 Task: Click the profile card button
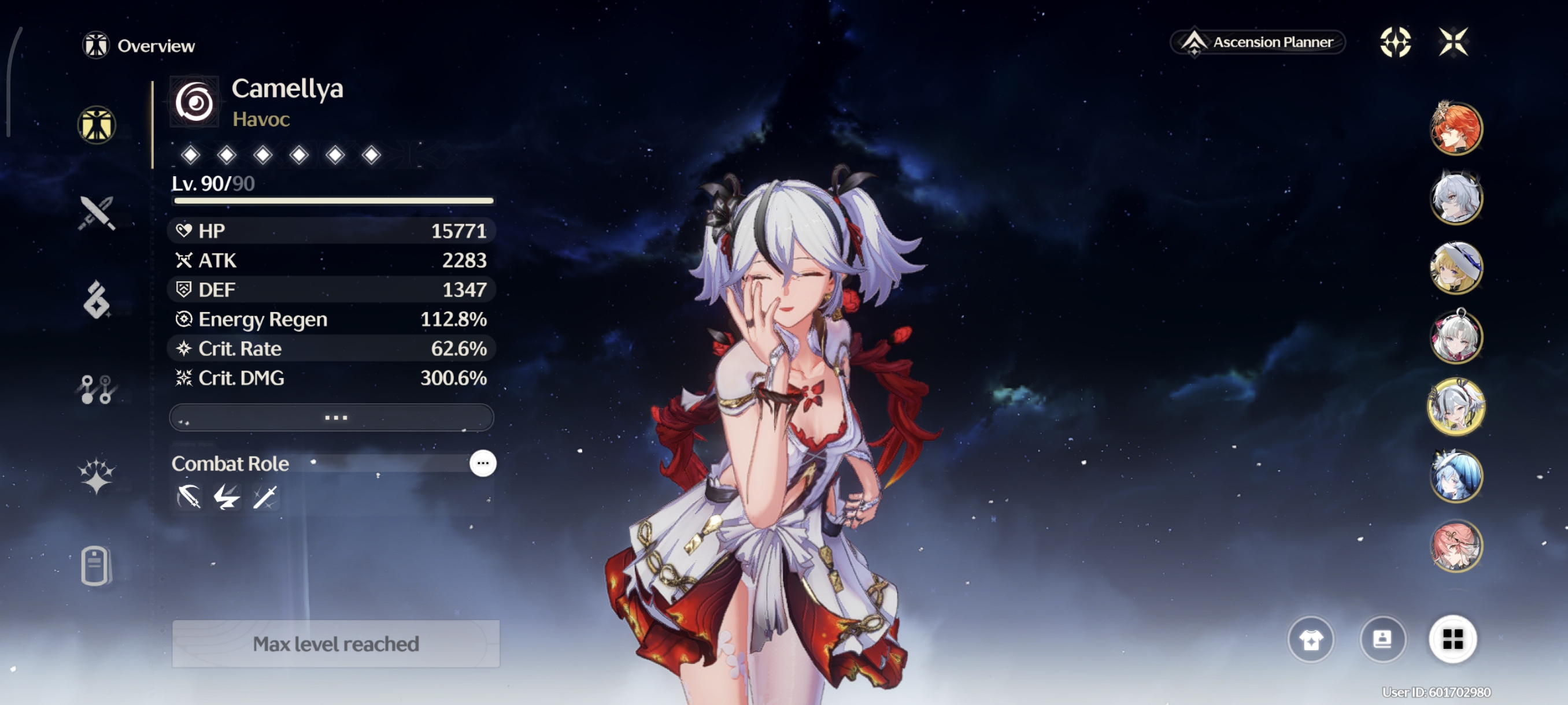(x=1382, y=639)
